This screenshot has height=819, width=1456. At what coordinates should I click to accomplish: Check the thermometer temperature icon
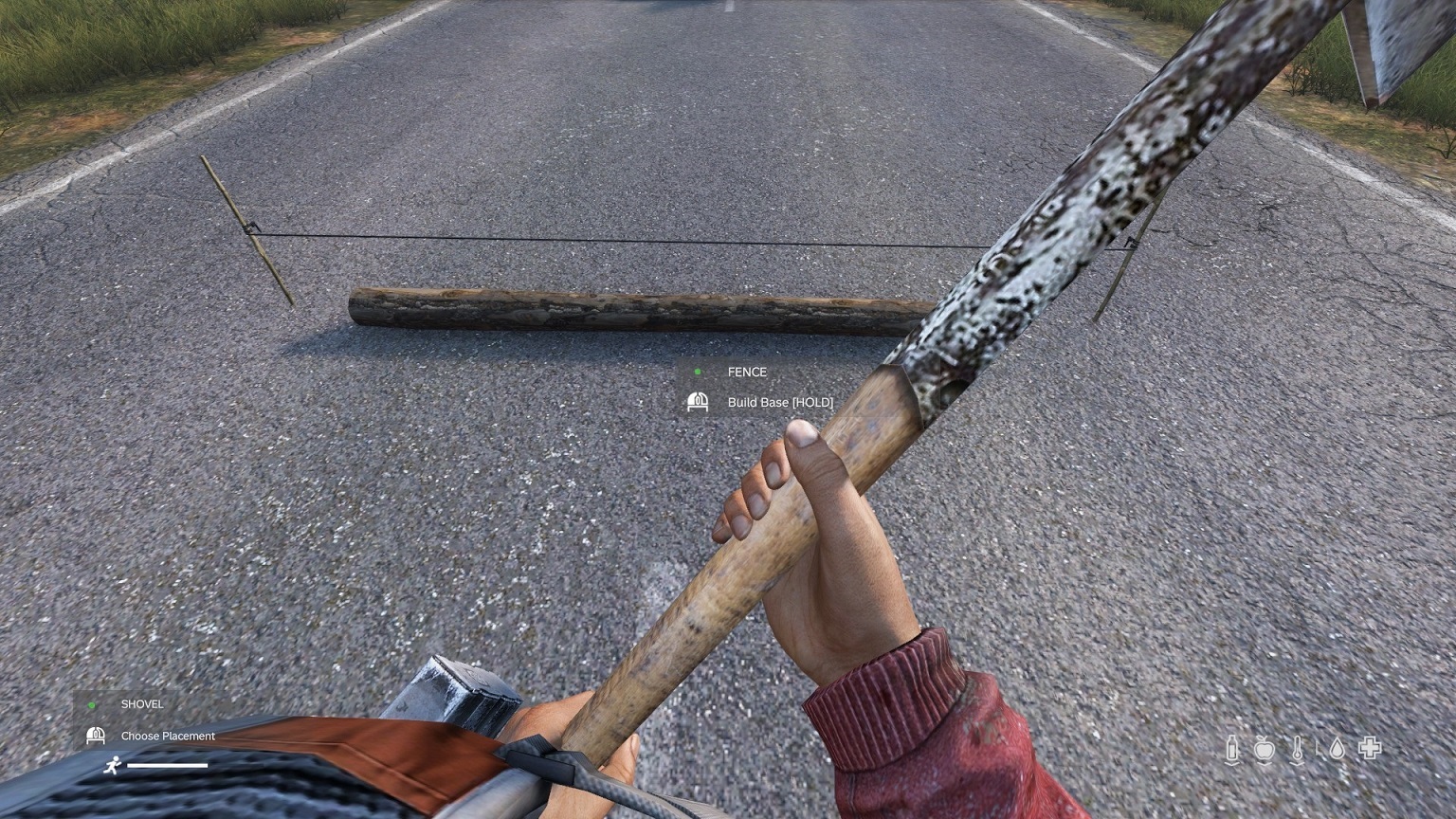click(1297, 749)
